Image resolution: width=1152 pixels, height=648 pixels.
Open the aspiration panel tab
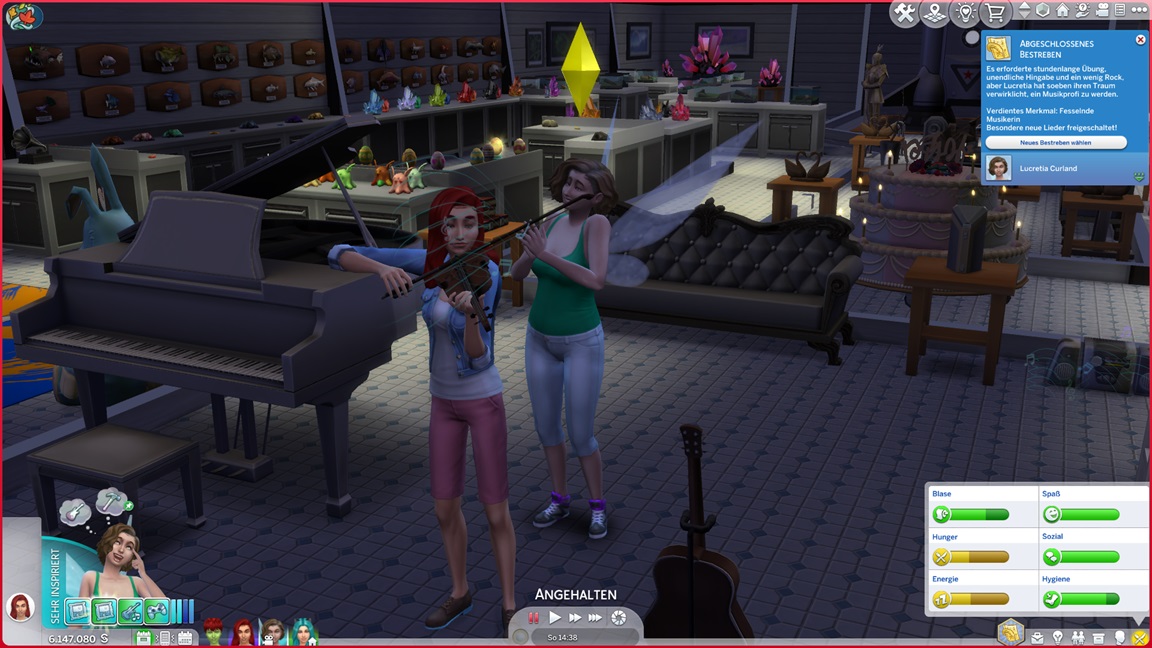[1011, 632]
